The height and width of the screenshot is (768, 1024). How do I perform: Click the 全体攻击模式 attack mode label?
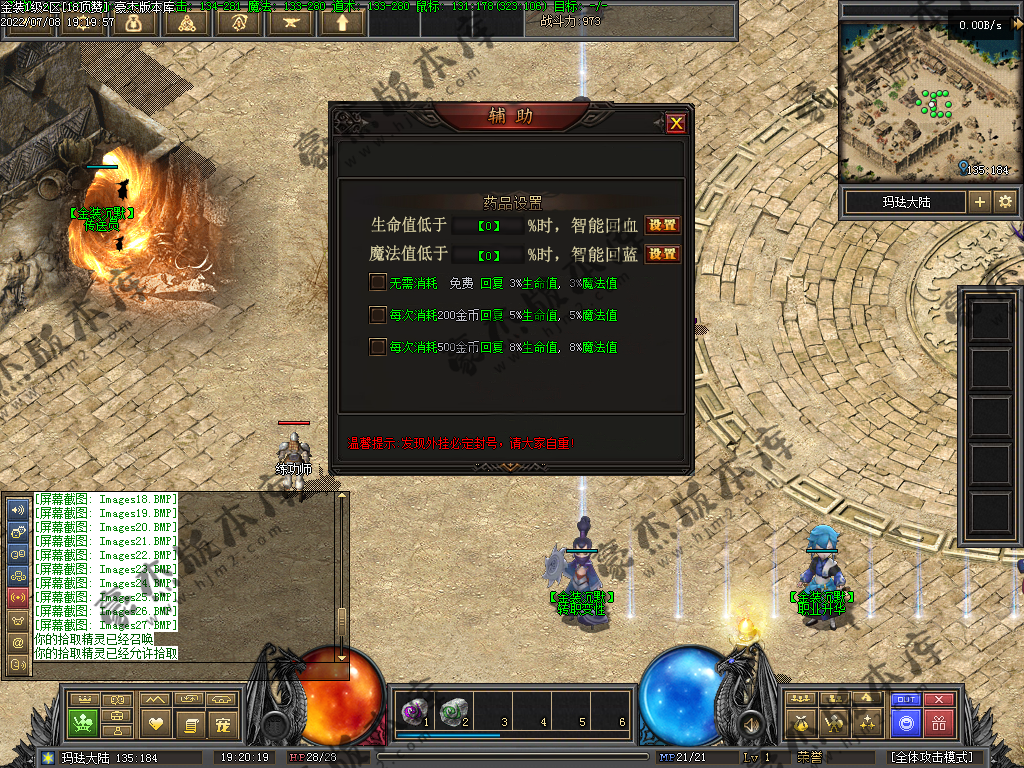point(931,758)
